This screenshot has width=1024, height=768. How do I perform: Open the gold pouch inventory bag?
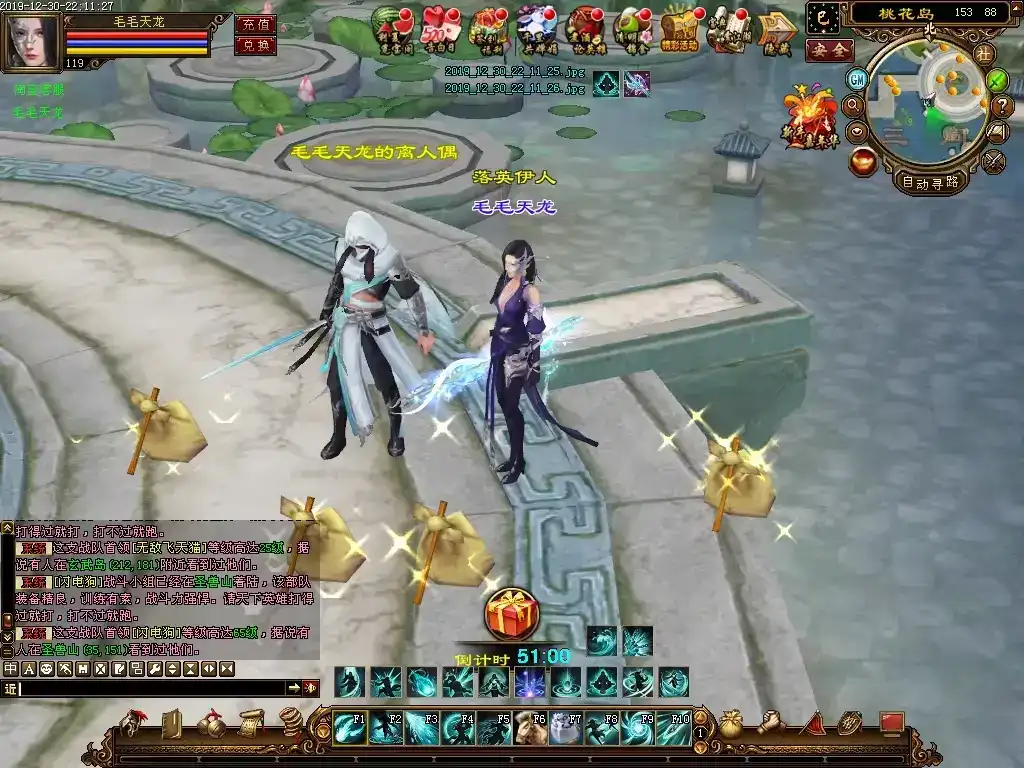tap(731, 723)
